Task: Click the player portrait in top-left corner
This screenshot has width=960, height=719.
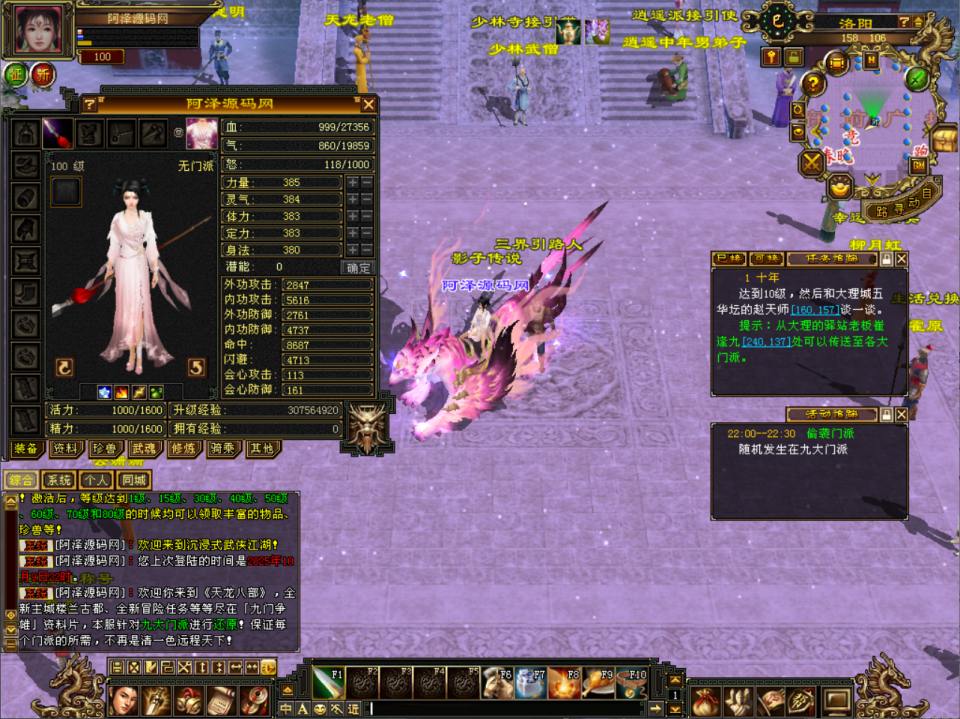Action: (39, 29)
